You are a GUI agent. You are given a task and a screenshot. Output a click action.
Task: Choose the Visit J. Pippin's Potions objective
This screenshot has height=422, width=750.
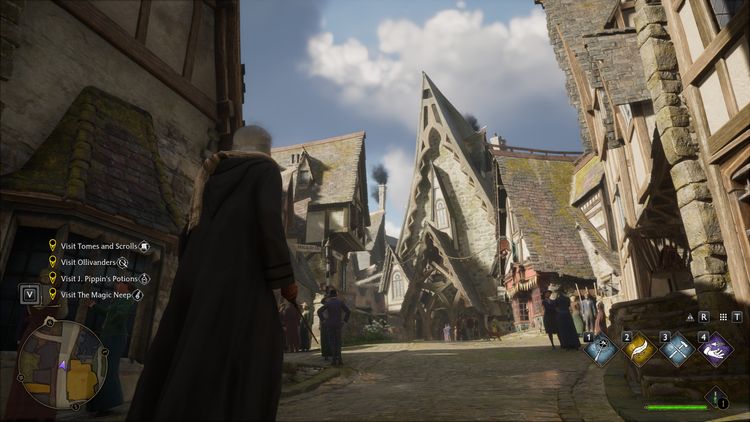click(100, 278)
